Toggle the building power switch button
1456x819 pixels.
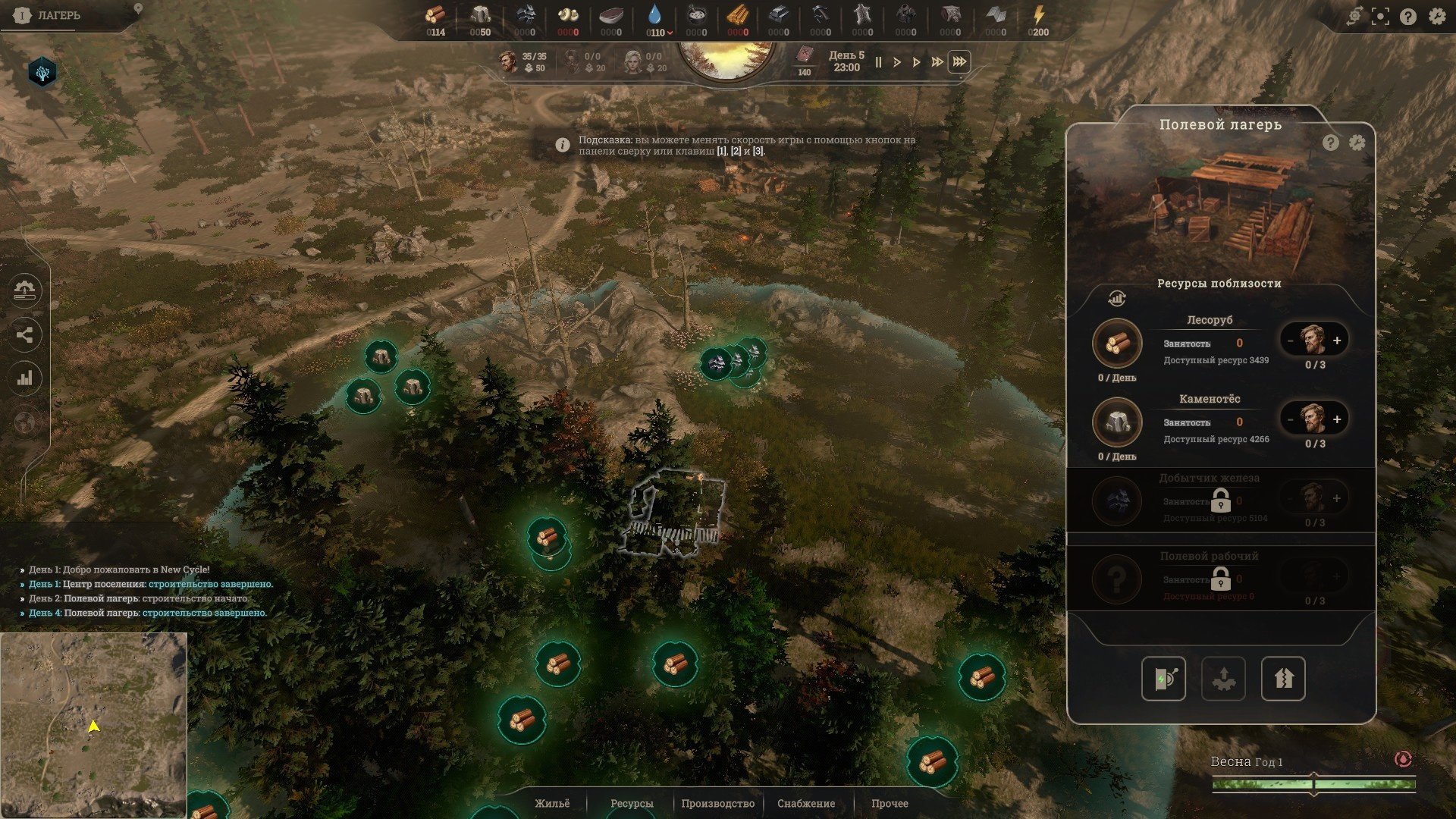1163,679
